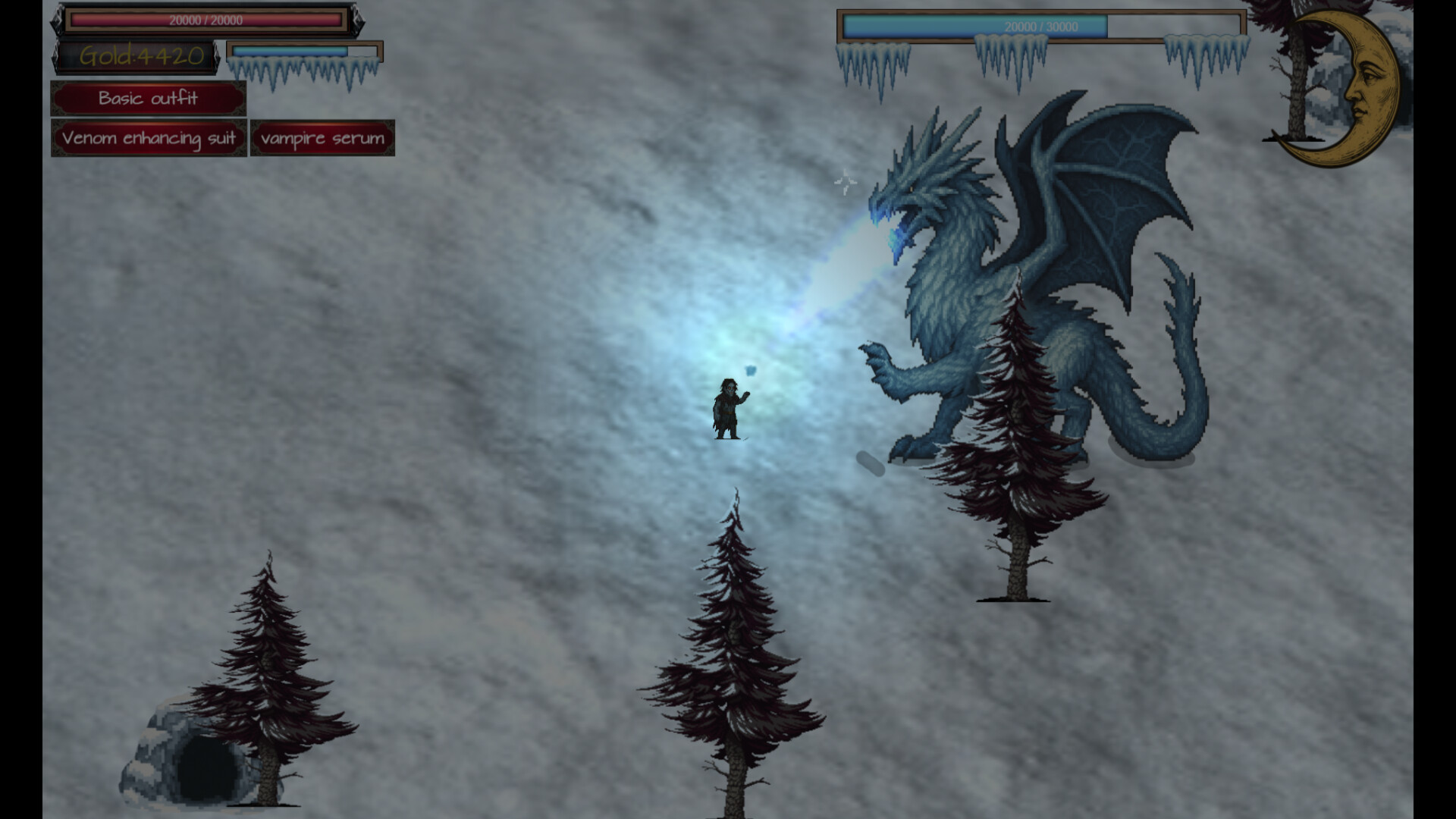Image resolution: width=1456 pixels, height=819 pixels.
Task: Select the player character standing in the snow
Action: point(726,406)
